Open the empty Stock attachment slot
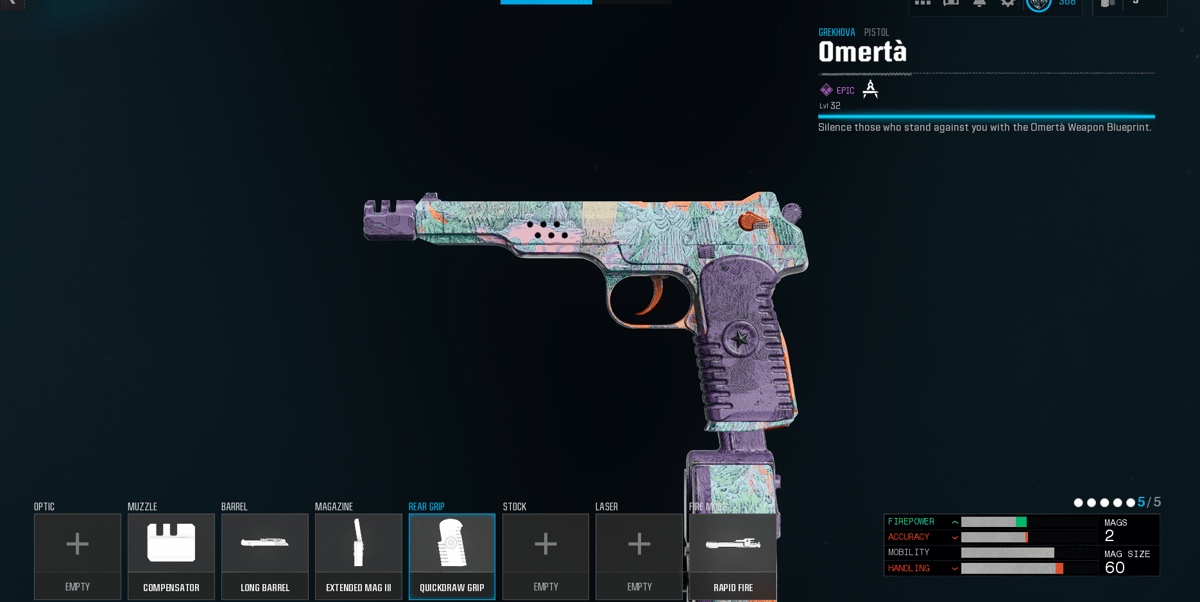The image size is (1200, 602). [x=545, y=556]
